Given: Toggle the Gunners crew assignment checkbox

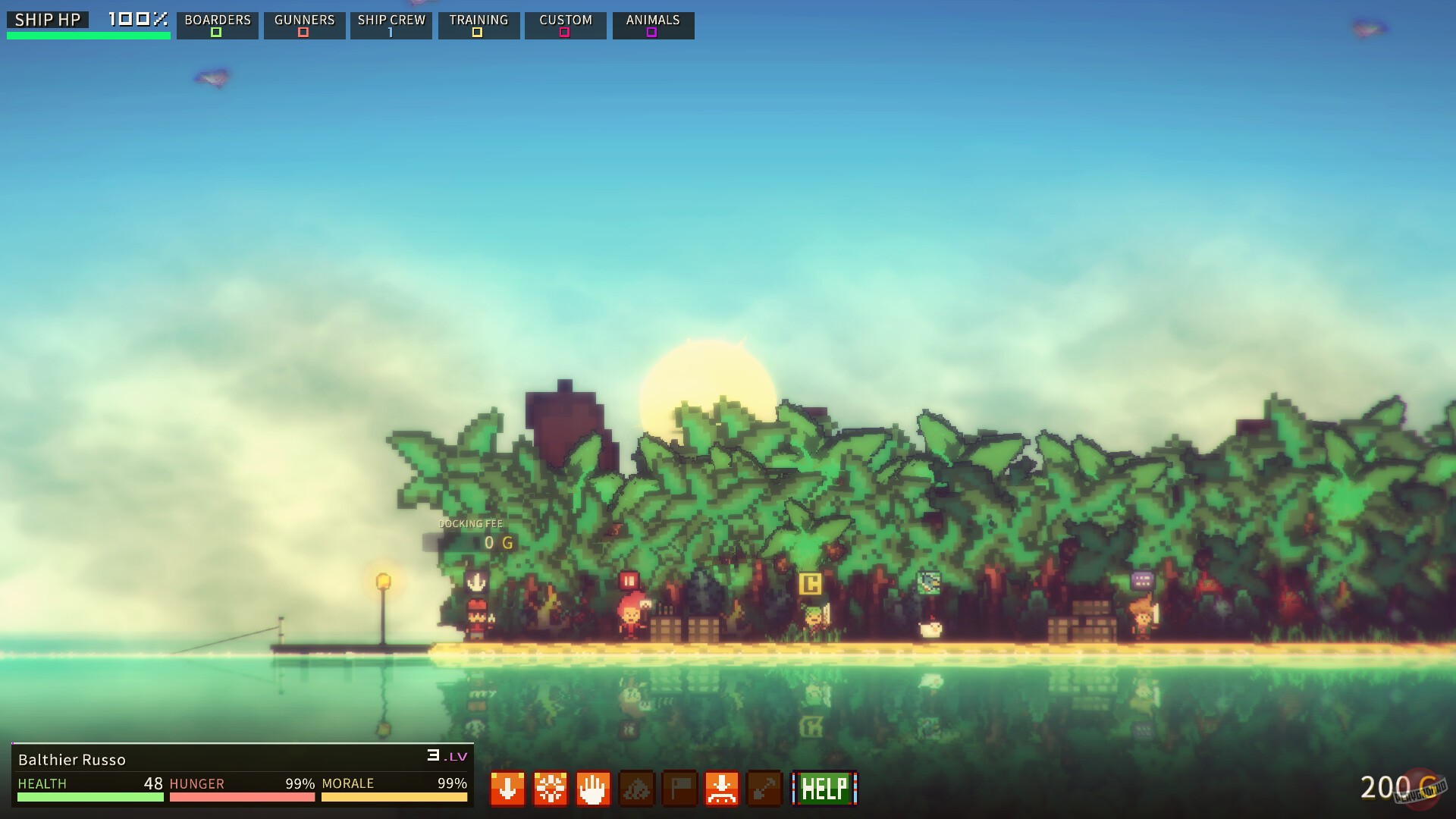Looking at the screenshot, I should tap(304, 33).
